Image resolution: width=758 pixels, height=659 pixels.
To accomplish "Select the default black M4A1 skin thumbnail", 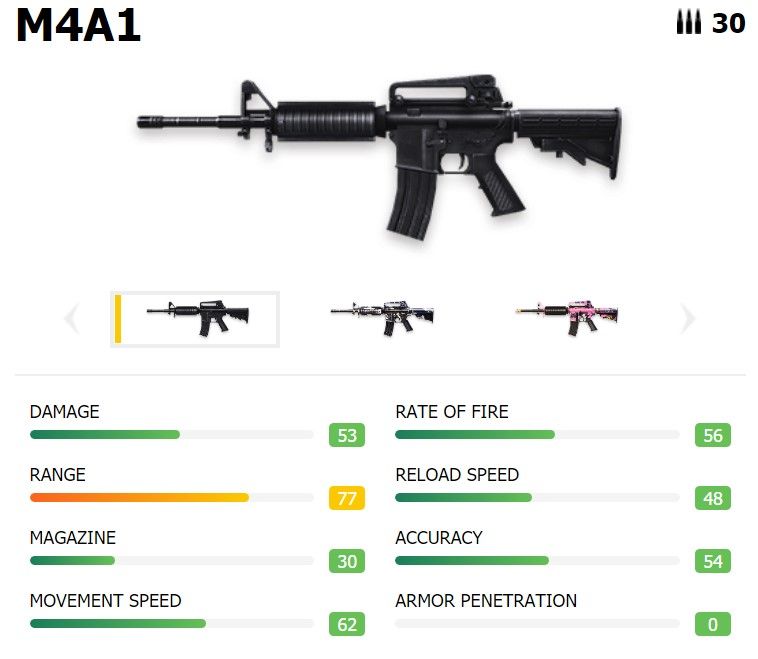I will click(196, 318).
